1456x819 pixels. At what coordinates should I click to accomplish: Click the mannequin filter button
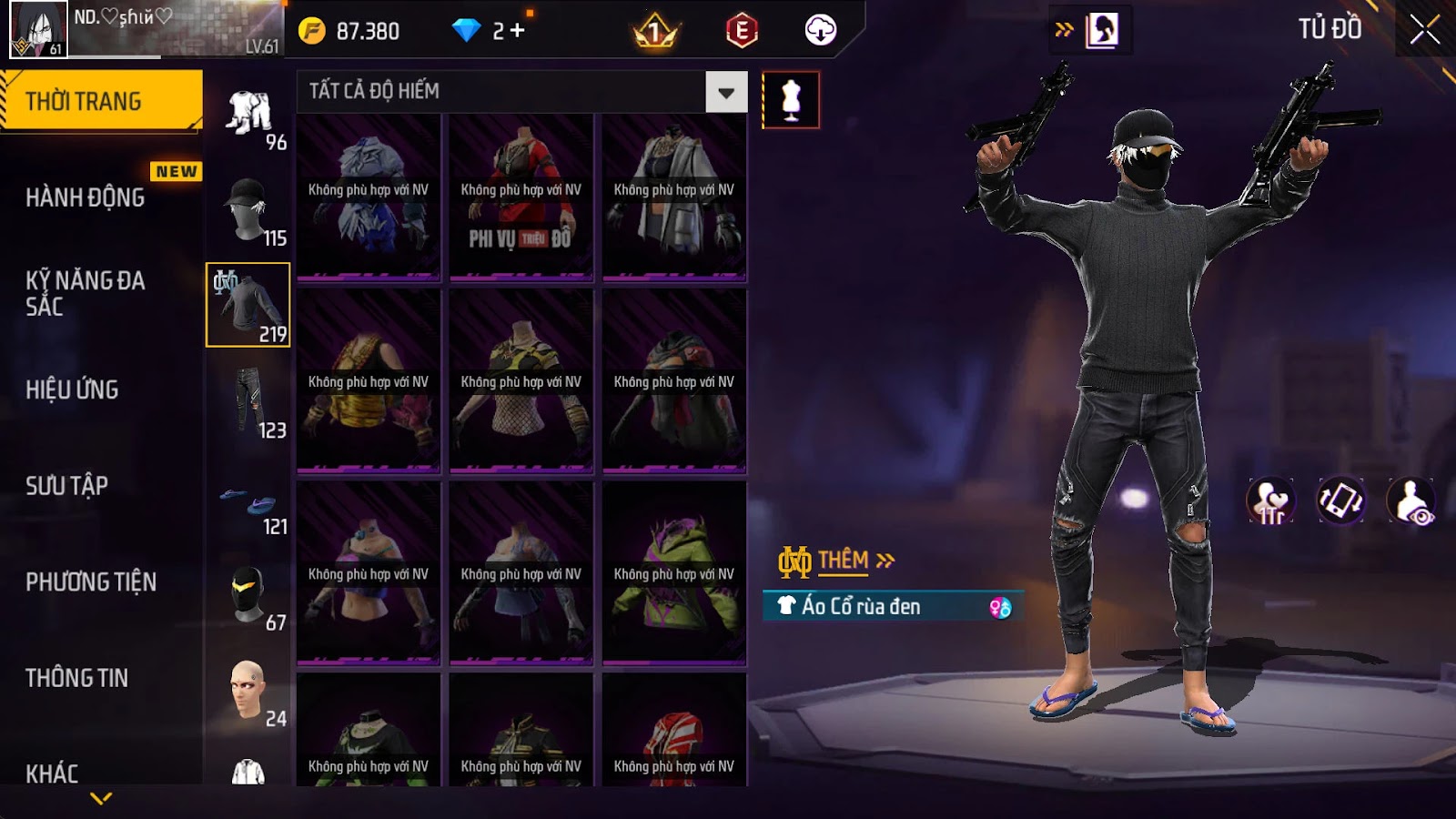coord(790,99)
